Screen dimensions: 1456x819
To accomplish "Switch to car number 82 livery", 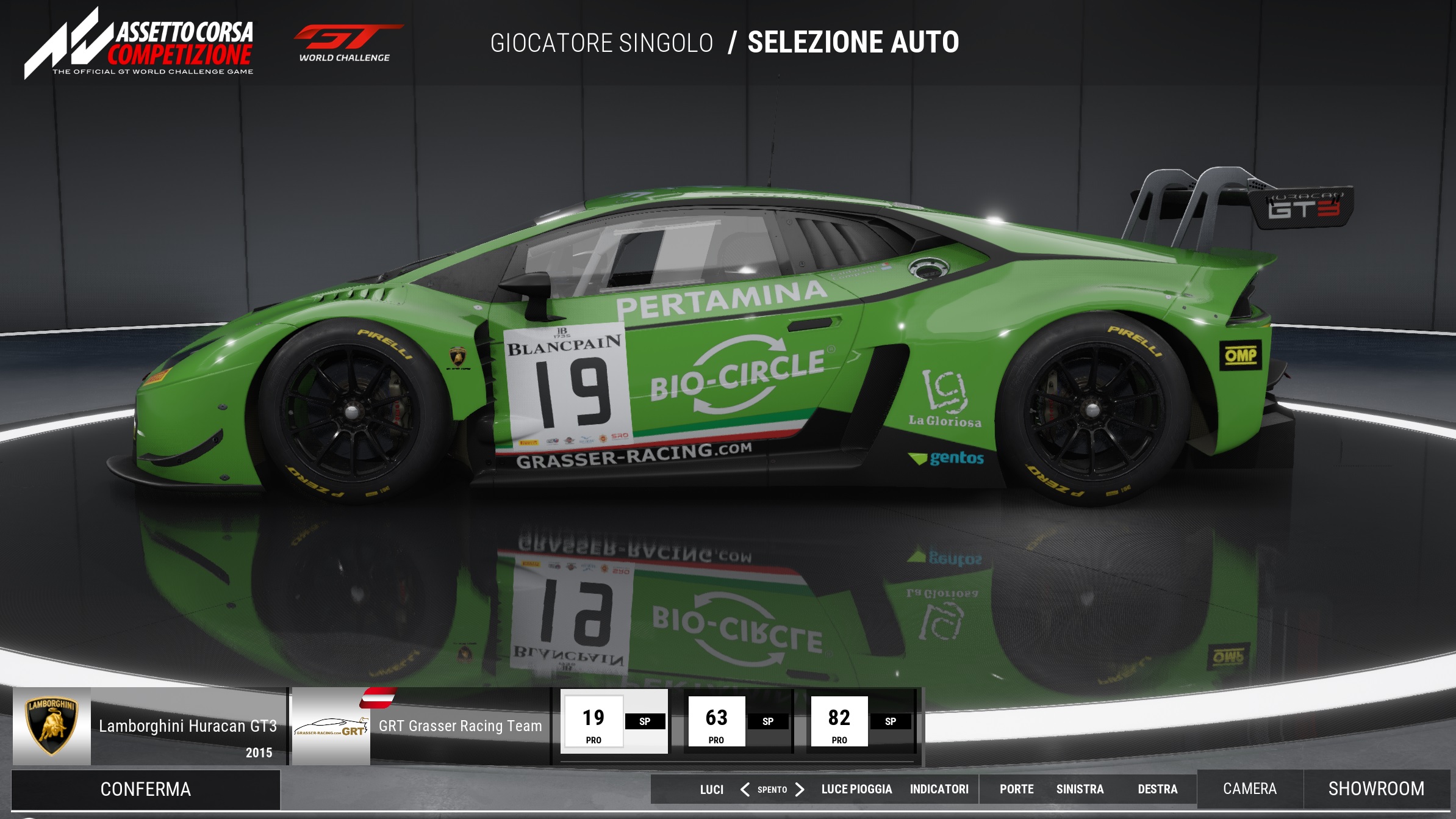I will point(860,722).
